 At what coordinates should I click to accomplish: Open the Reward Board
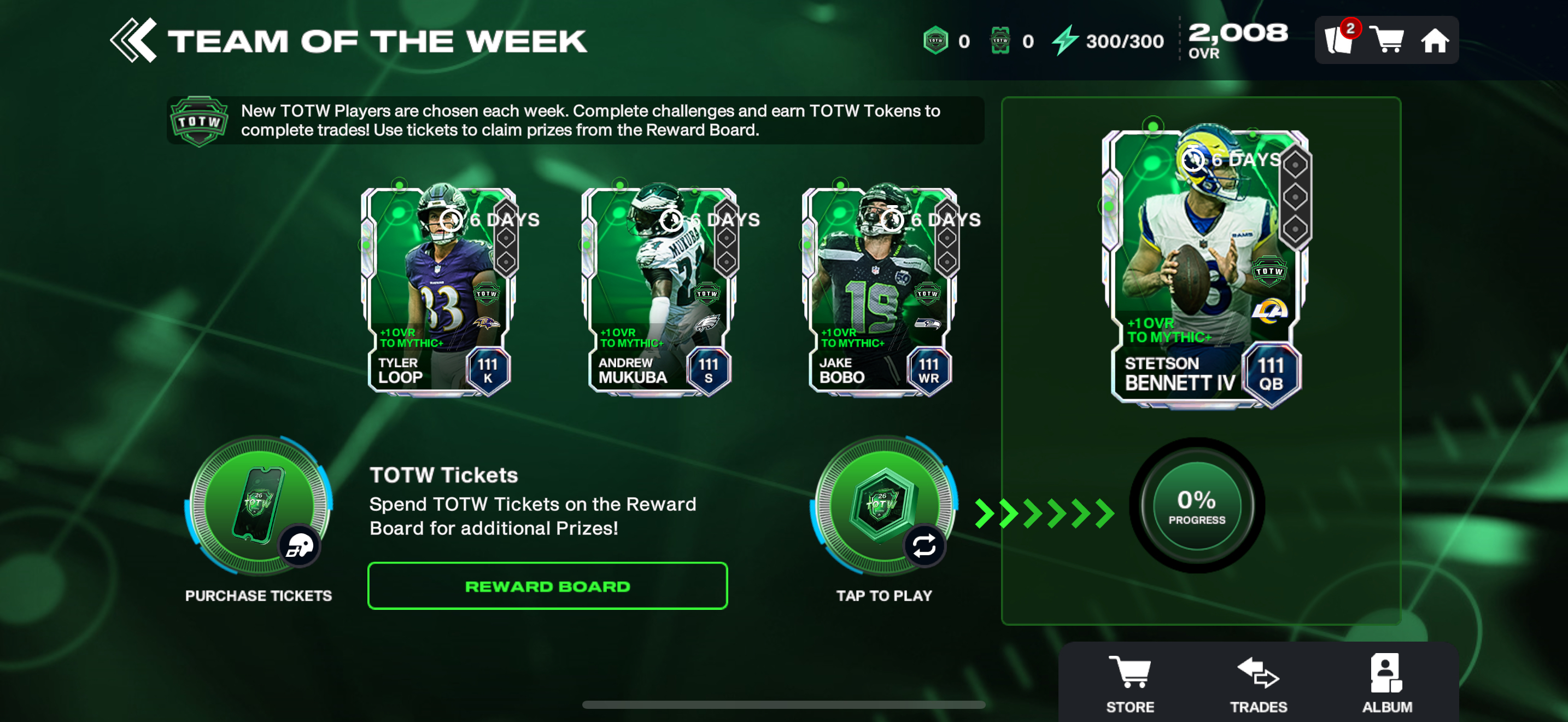tap(547, 586)
